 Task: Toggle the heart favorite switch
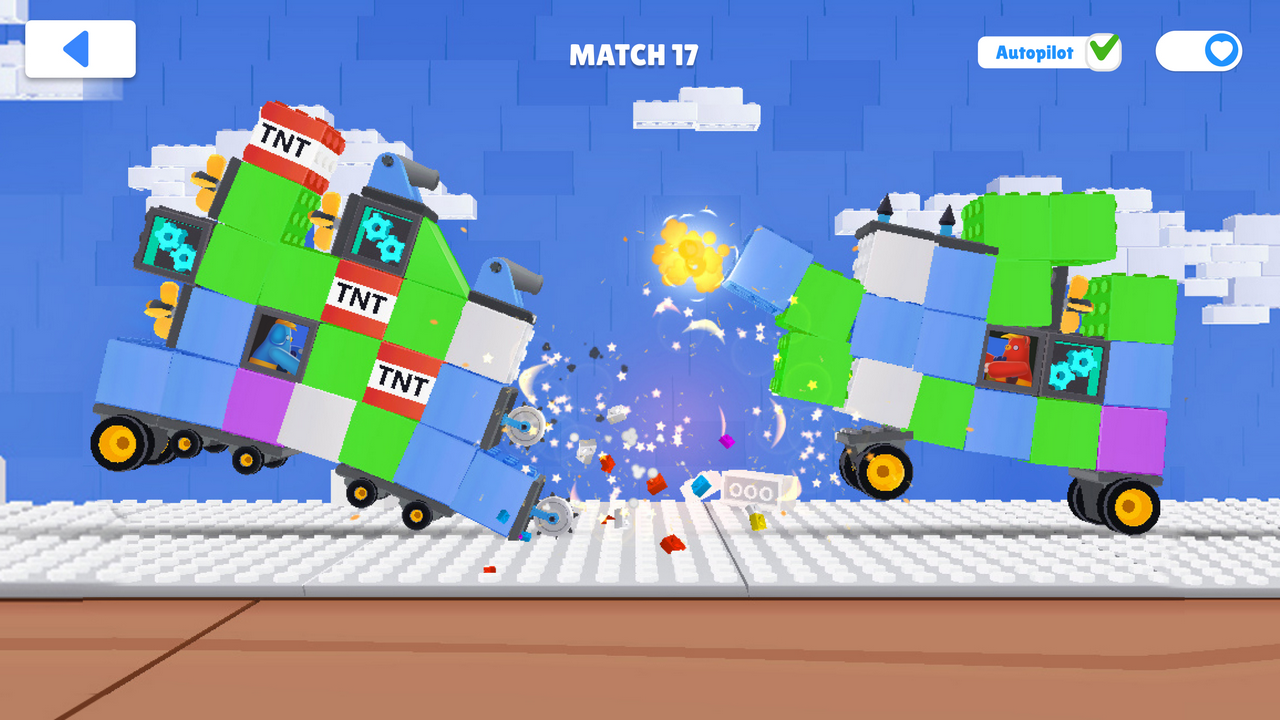click(1200, 52)
